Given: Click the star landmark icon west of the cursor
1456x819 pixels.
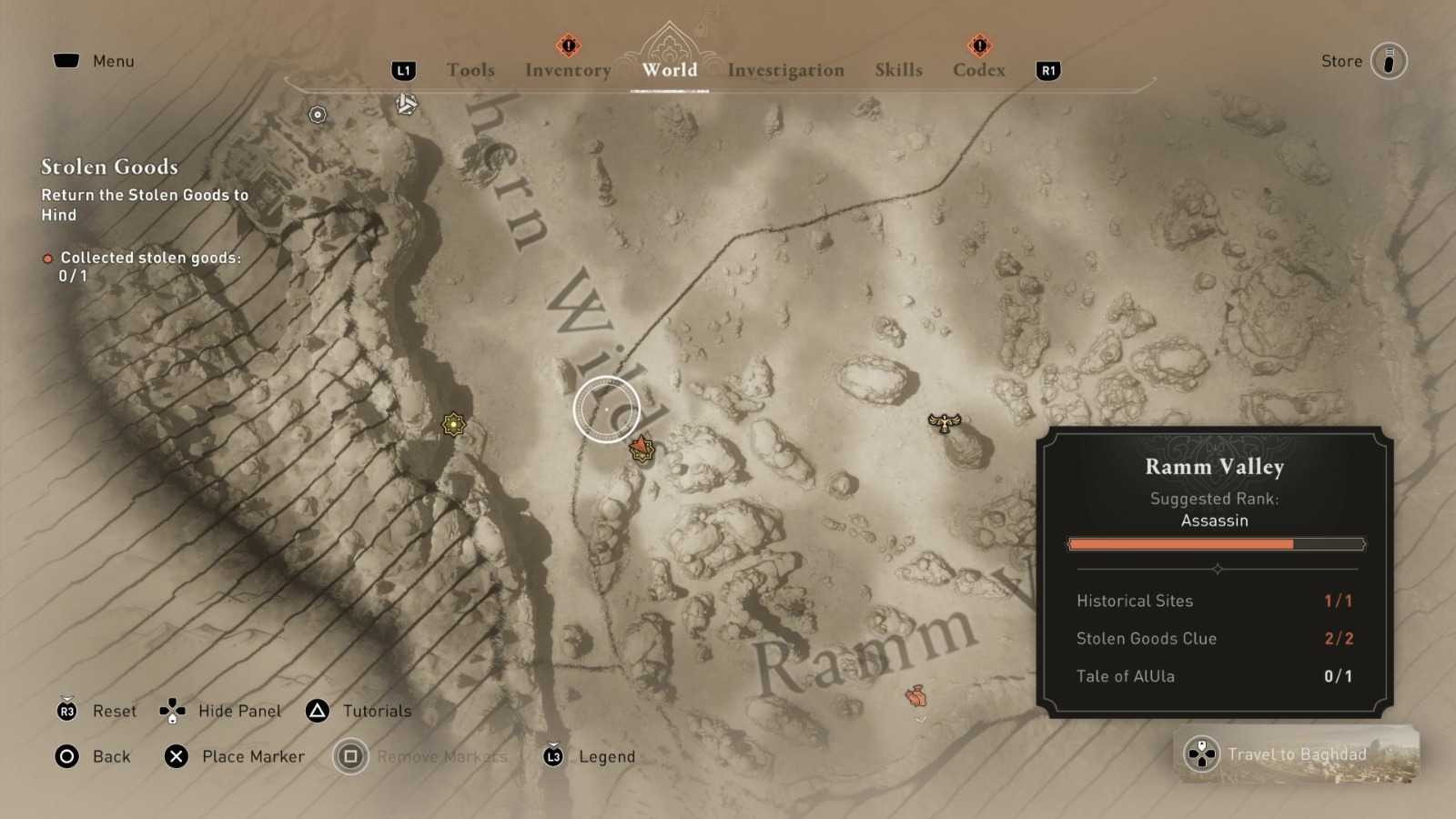Looking at the screenshot, I should point(452,423).
